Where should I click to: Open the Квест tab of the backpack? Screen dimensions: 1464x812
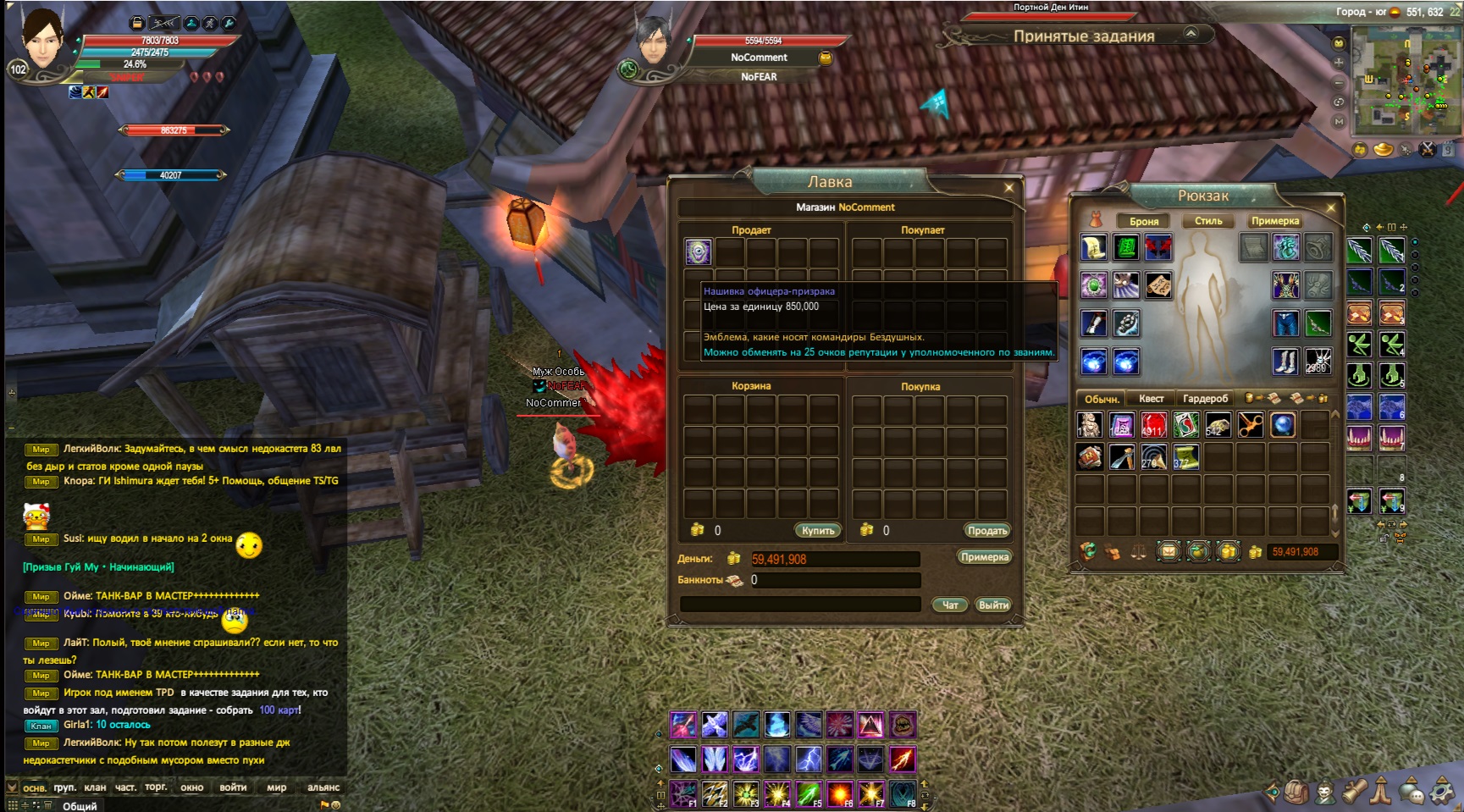click(1151, 398)
